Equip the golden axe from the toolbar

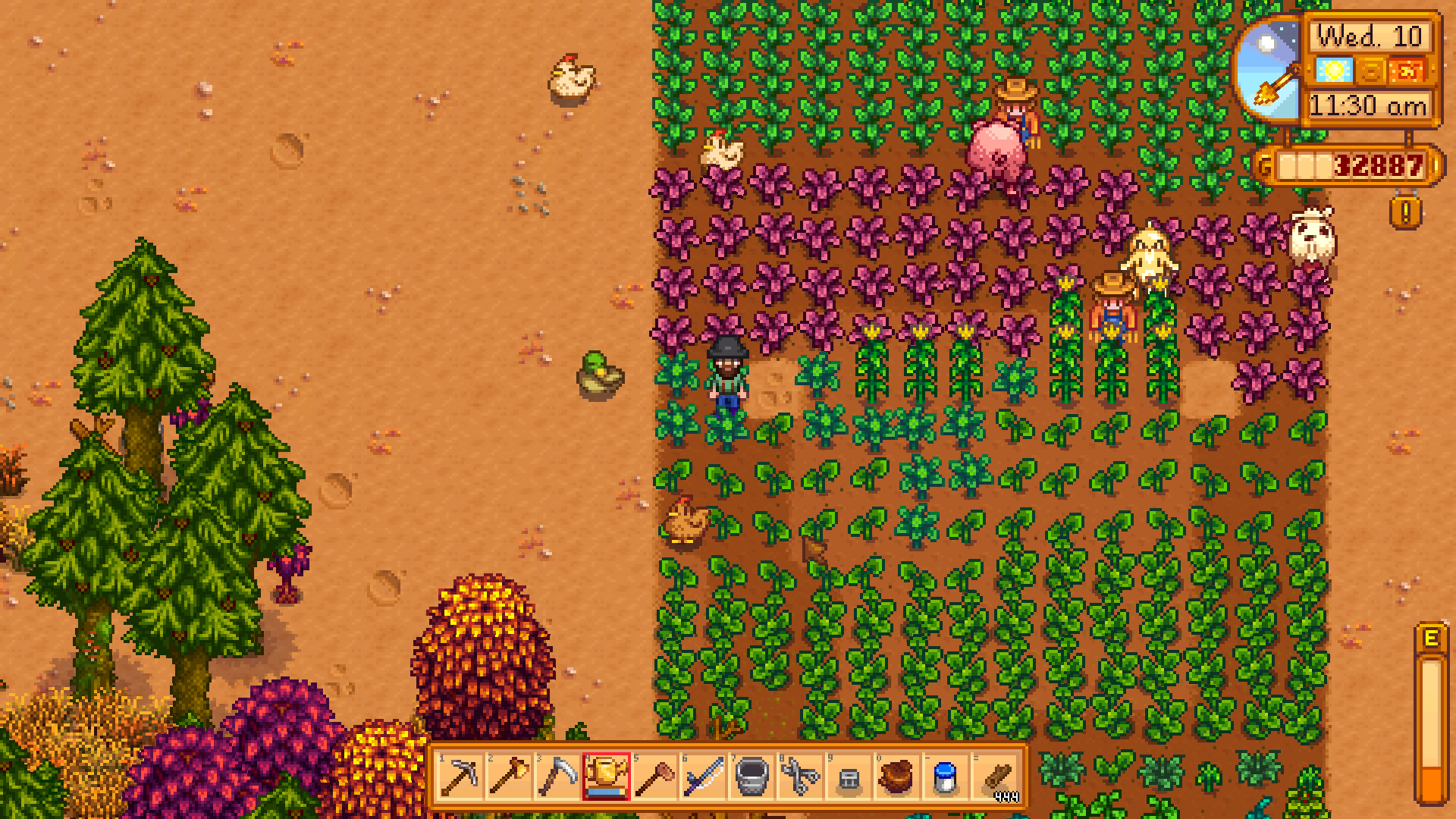(x=509, y=777)
